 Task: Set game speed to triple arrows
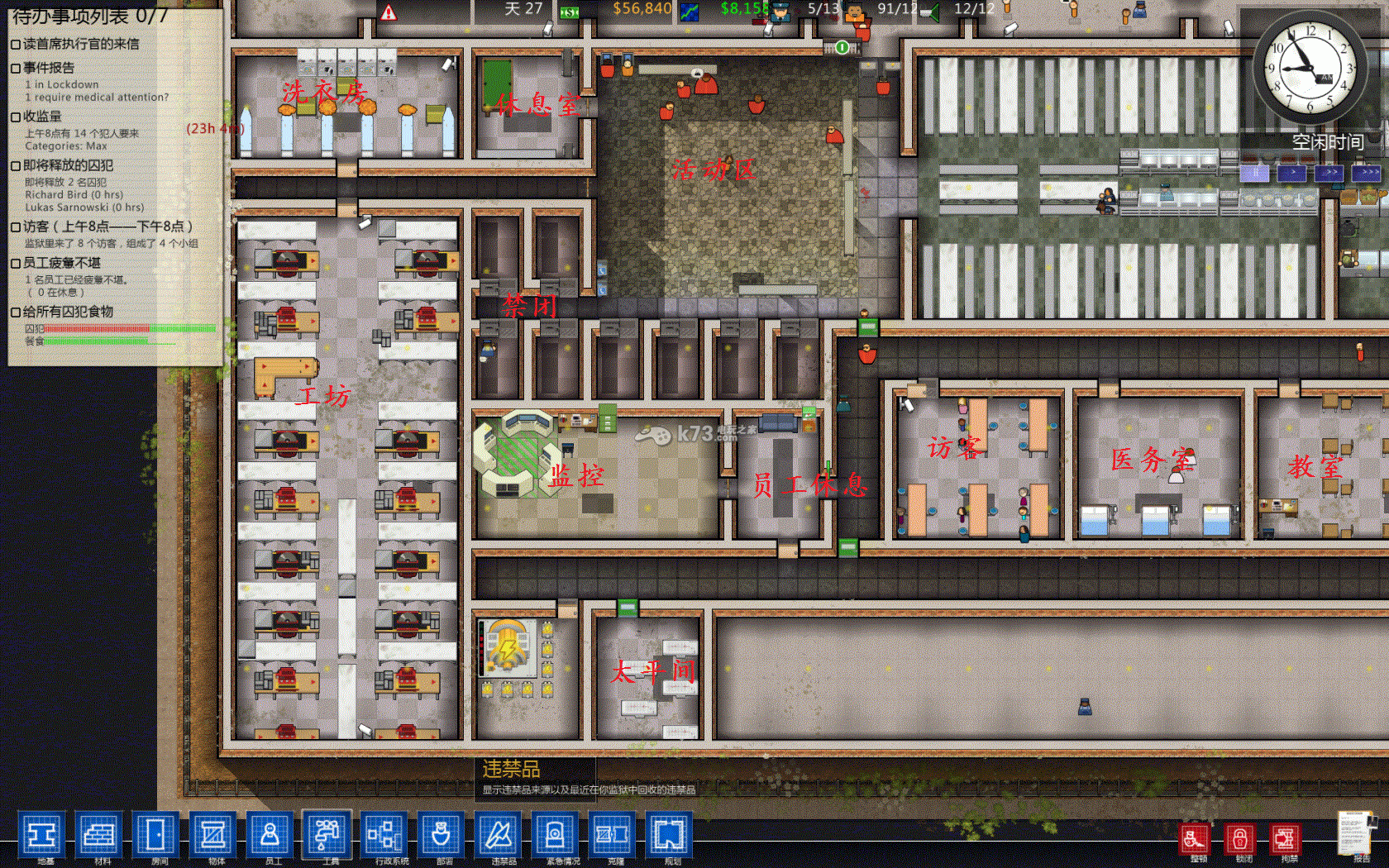click(1366, 173)
